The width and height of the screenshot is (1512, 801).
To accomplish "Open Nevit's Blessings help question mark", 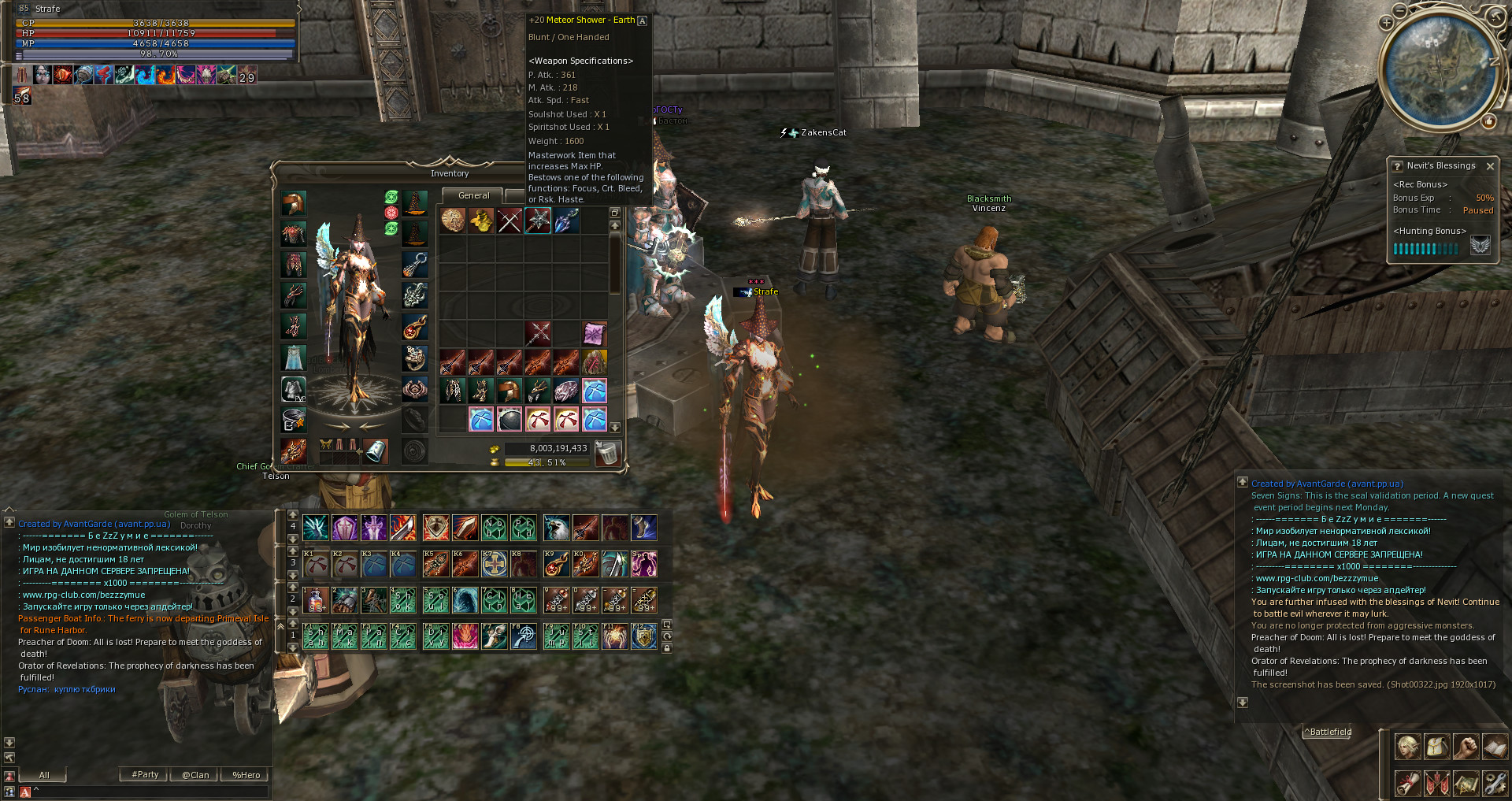I will pyautogui.click(x=1397, y=166).
